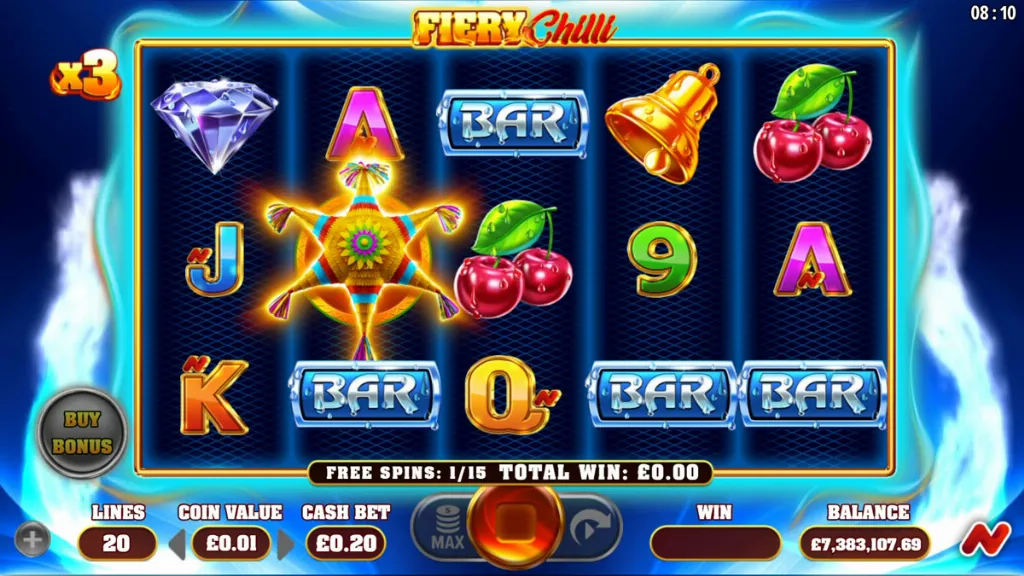The height and width of the screenshot is (576, 1024).
Task: Increase the coin value
Action: tap(286, 544)
